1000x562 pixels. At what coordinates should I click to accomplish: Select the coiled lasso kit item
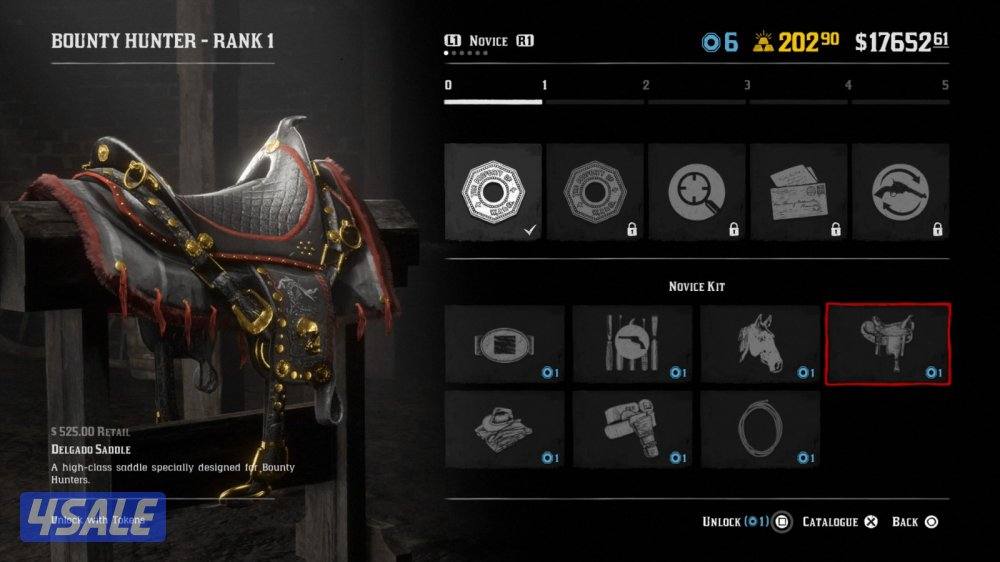760,430
